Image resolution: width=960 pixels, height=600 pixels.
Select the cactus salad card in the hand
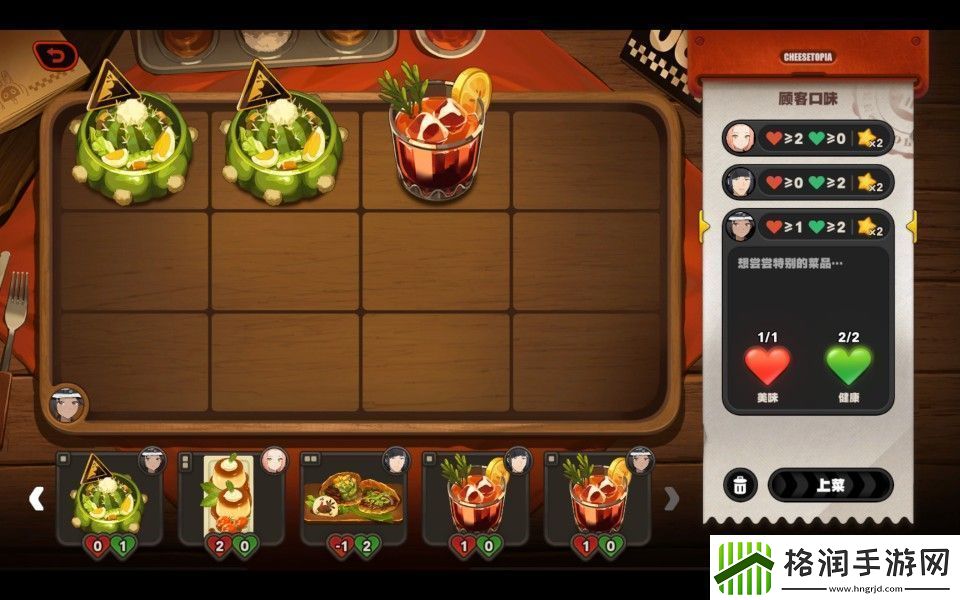click(109, 497)
